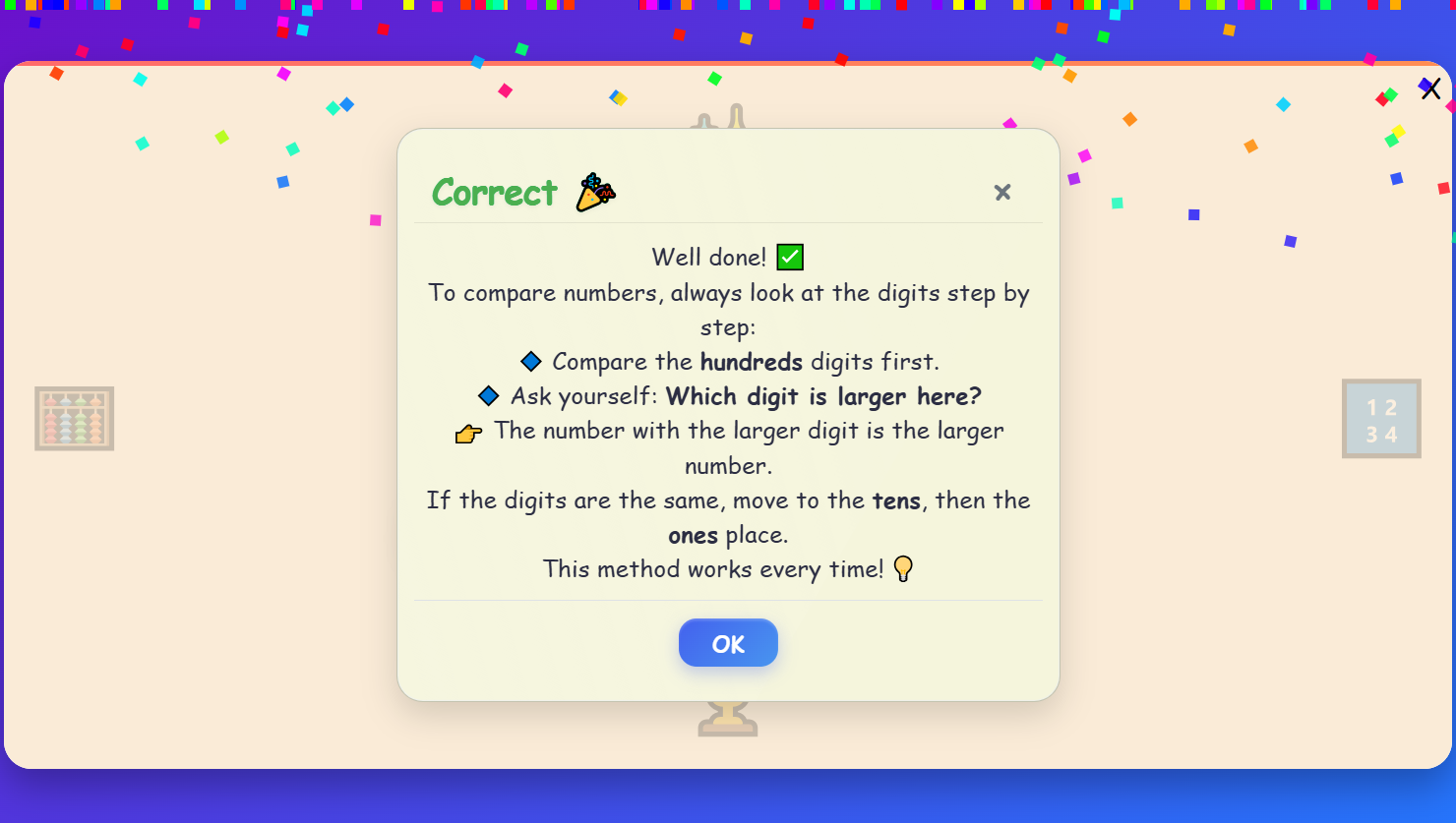Click the abacus icon on the left side
The width and height of the screenshot is (1456, 823).
click(74, 418)
